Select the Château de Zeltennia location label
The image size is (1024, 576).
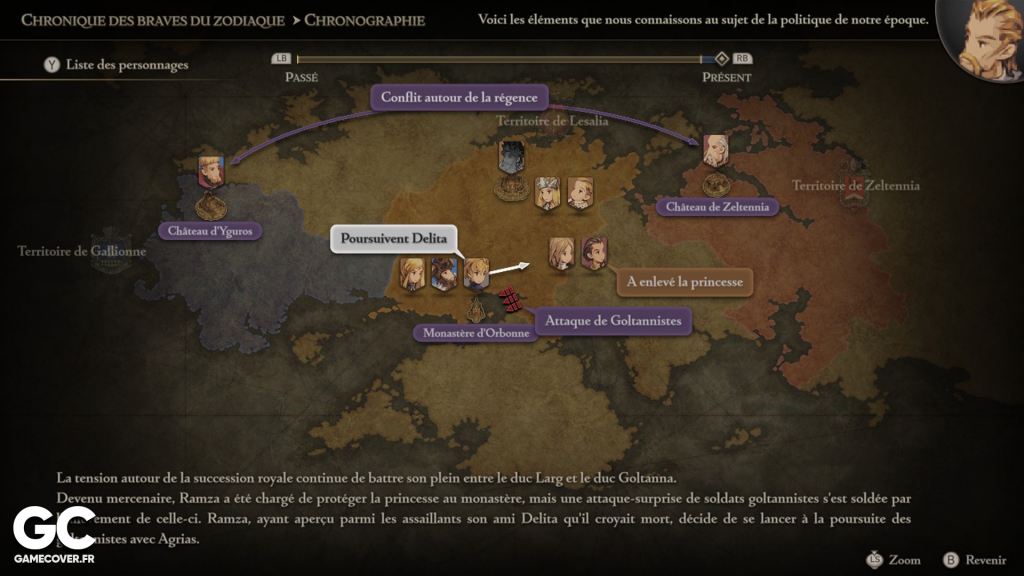(x=717, y=207)
